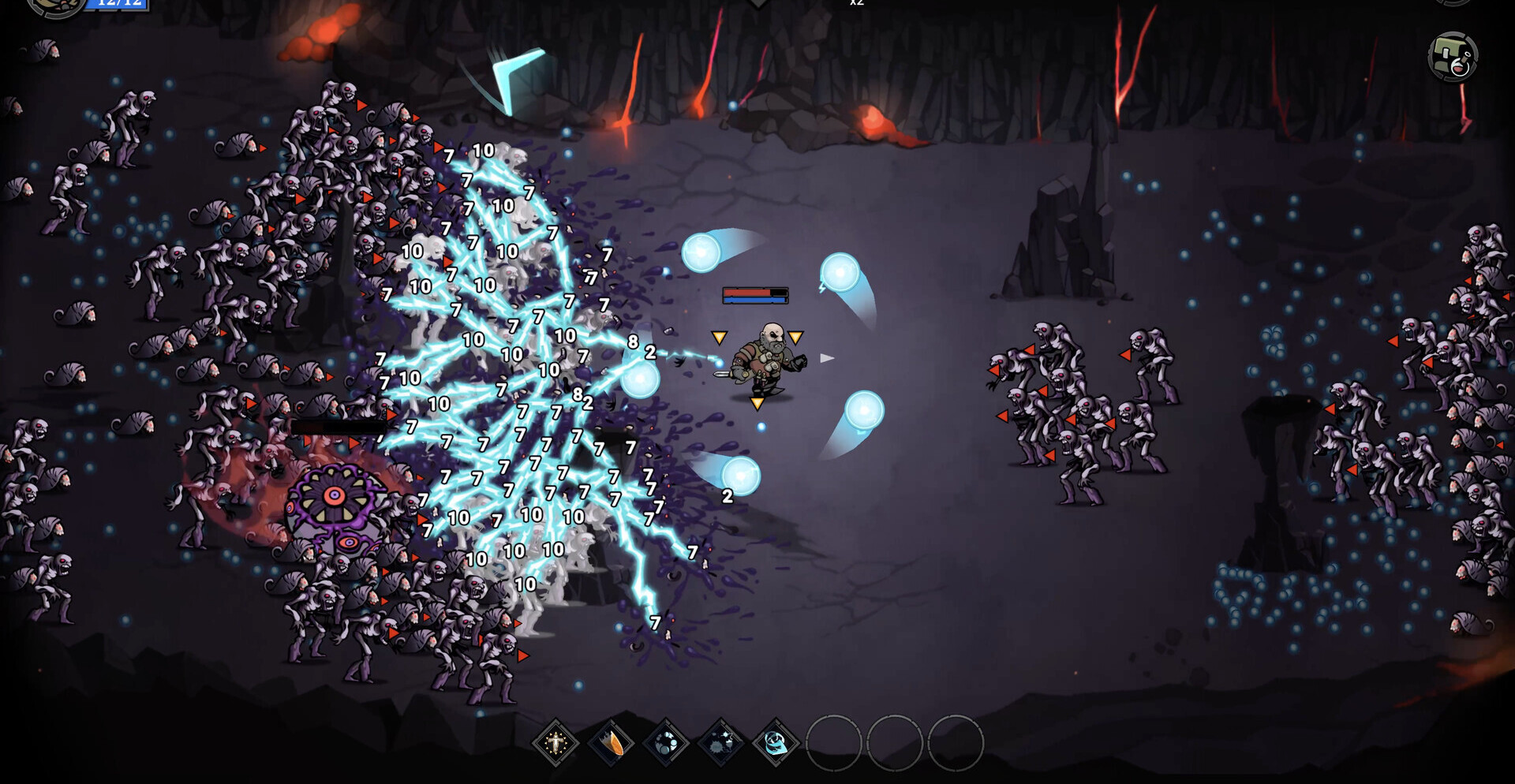Screen dimensions: 1515x784
Task: Activate the orange claw slash ability
Action: click(611, 742)
